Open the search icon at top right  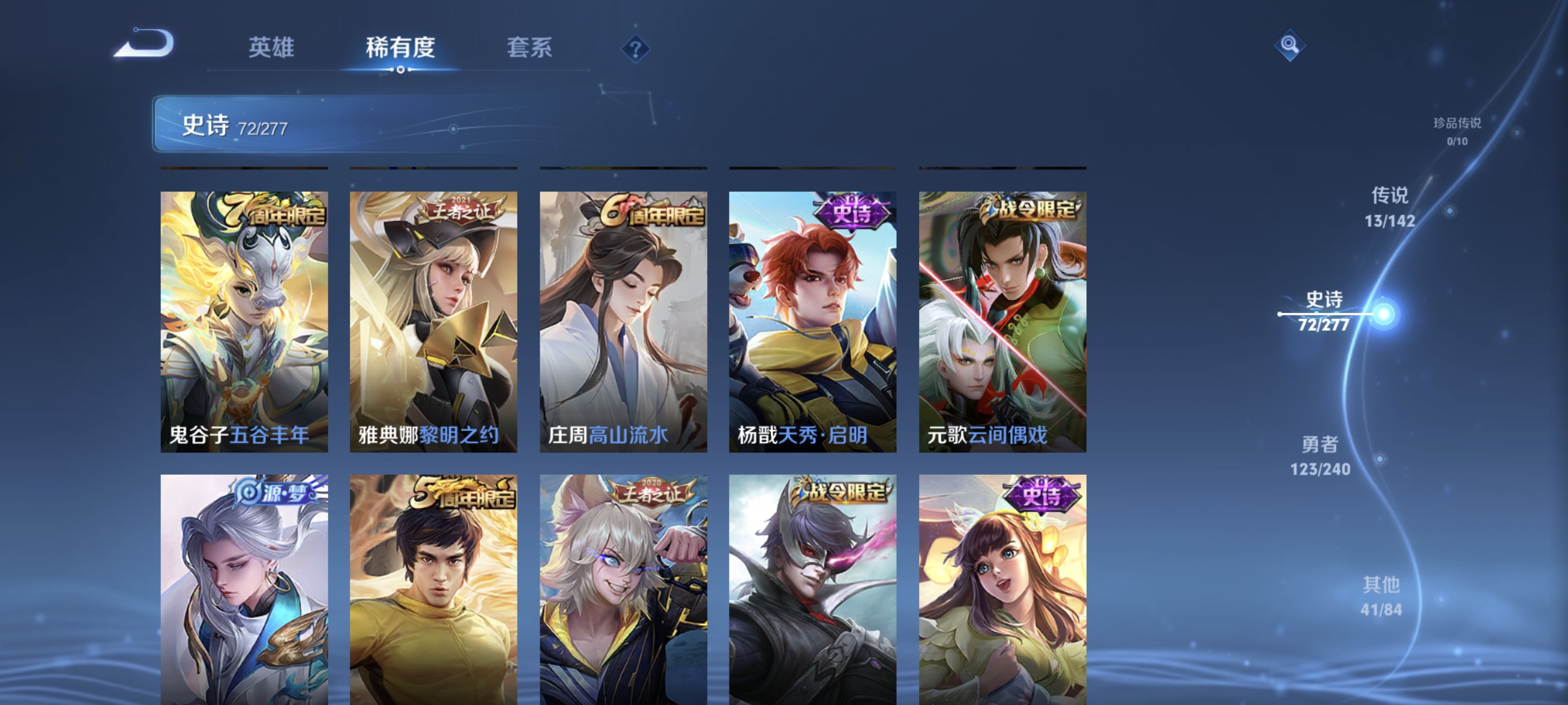click(1290, 45)
